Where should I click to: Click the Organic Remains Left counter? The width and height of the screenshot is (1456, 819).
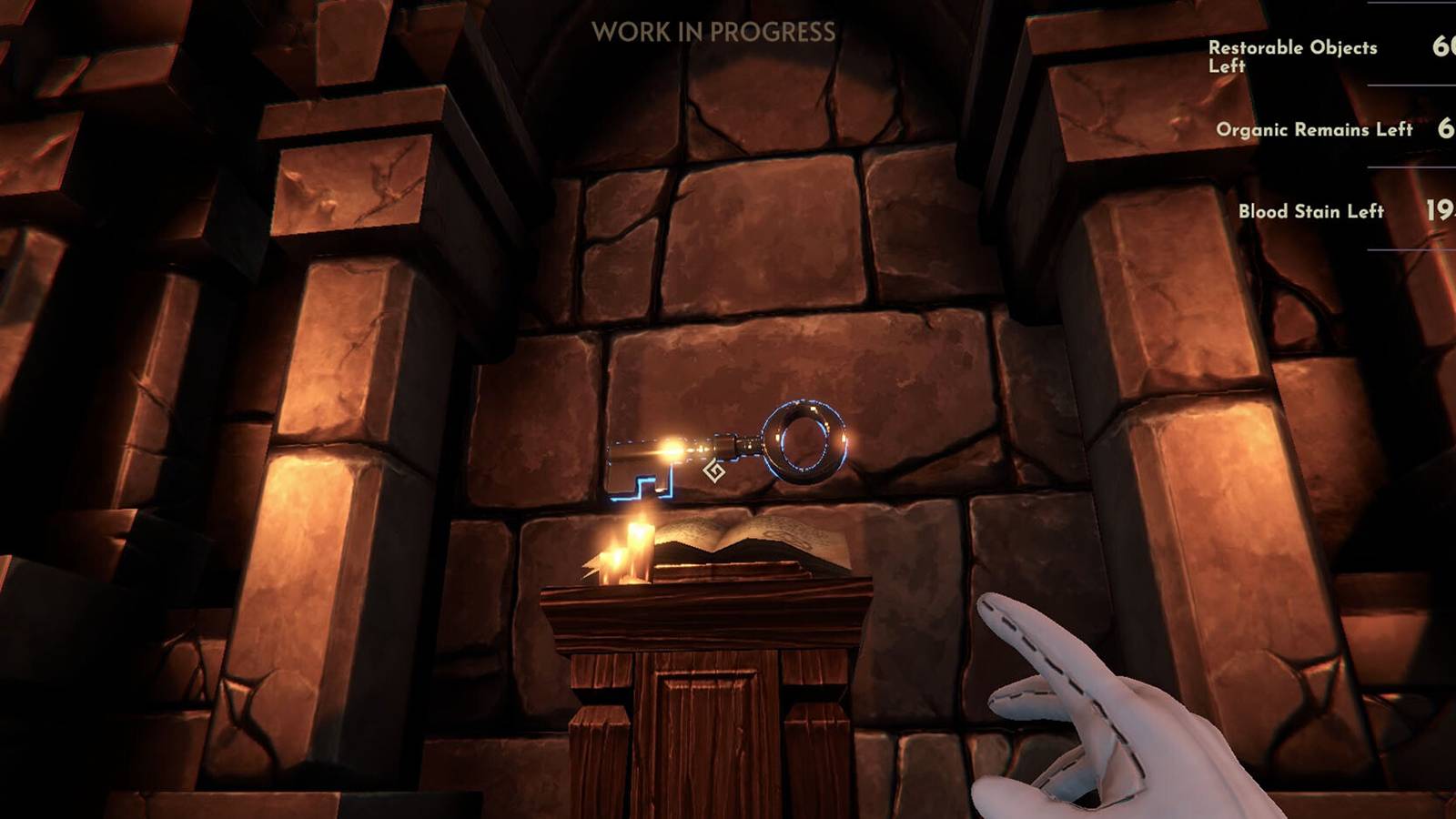(x=1314, y=130)
